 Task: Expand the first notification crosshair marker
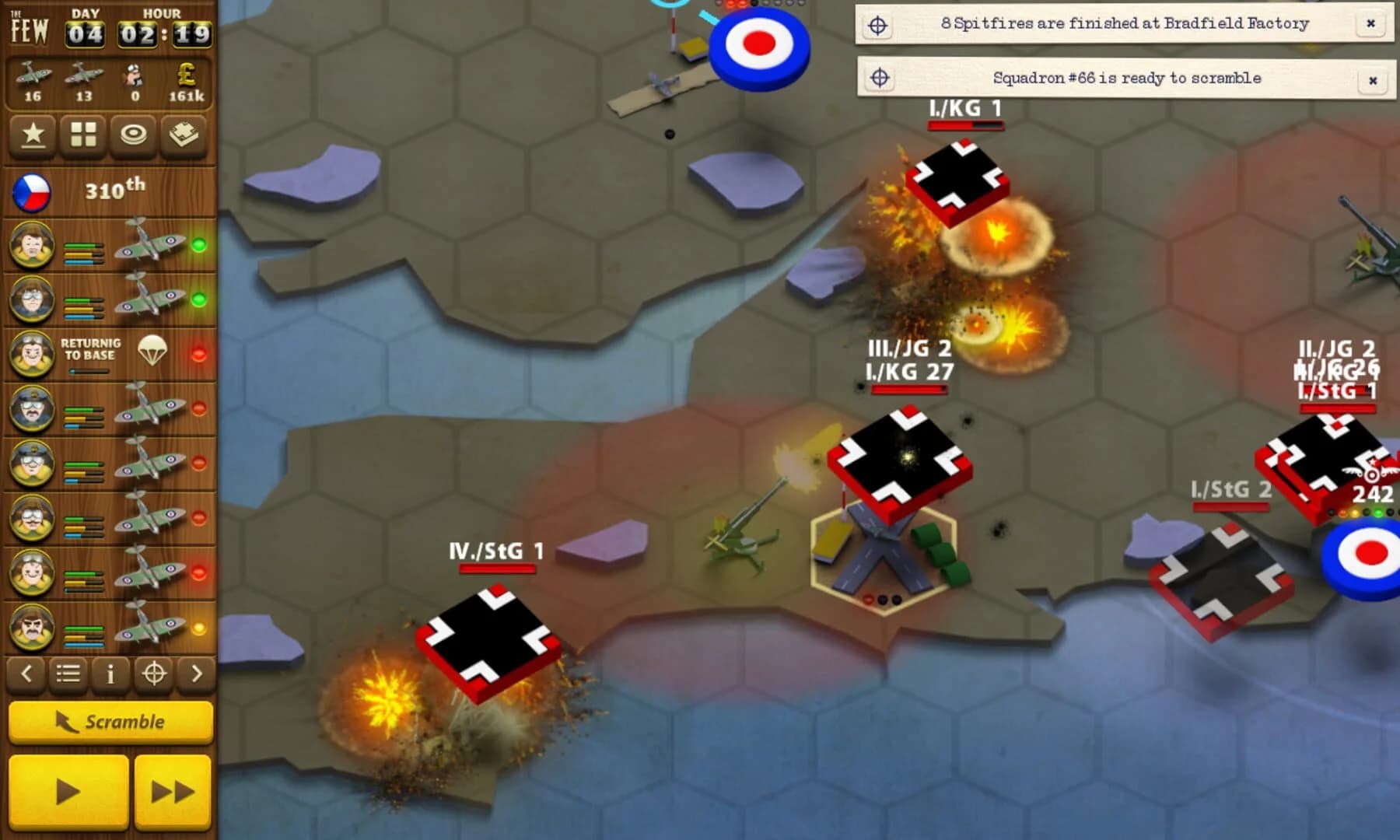879,23
